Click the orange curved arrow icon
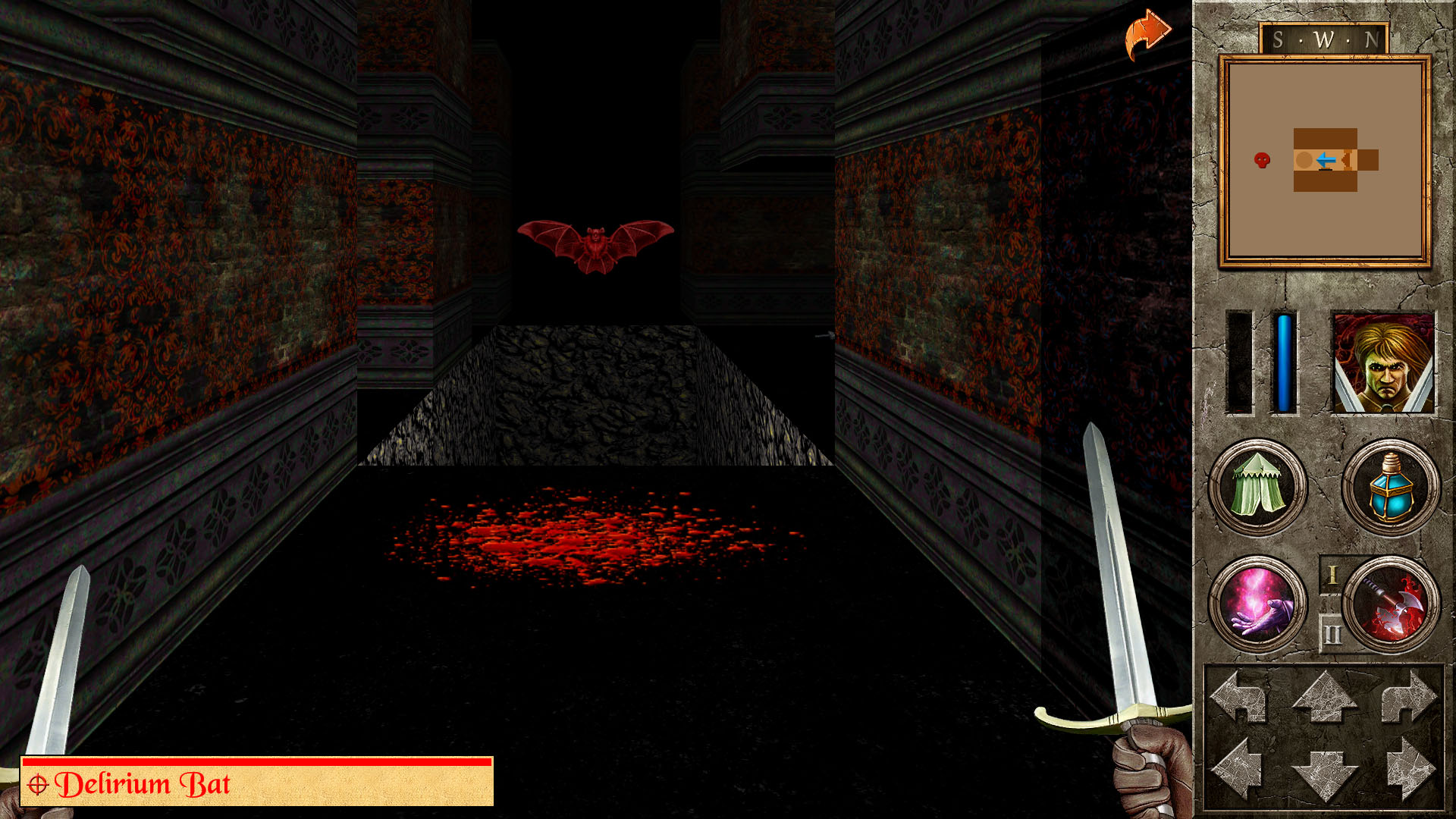This screenshot has height=819, width=1456. (x=1147, y=34)
